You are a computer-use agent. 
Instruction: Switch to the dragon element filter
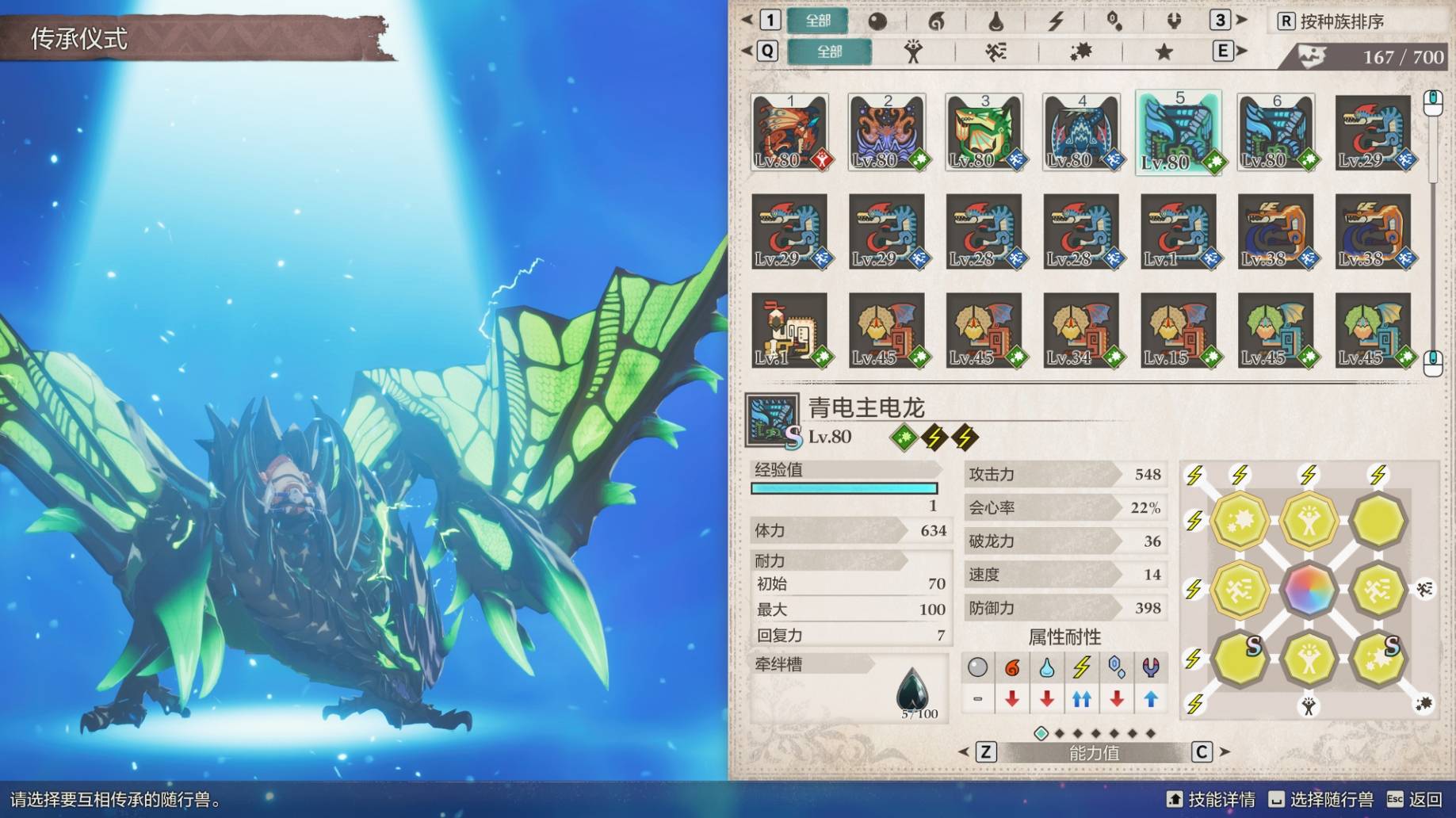tap(1174, 21)
